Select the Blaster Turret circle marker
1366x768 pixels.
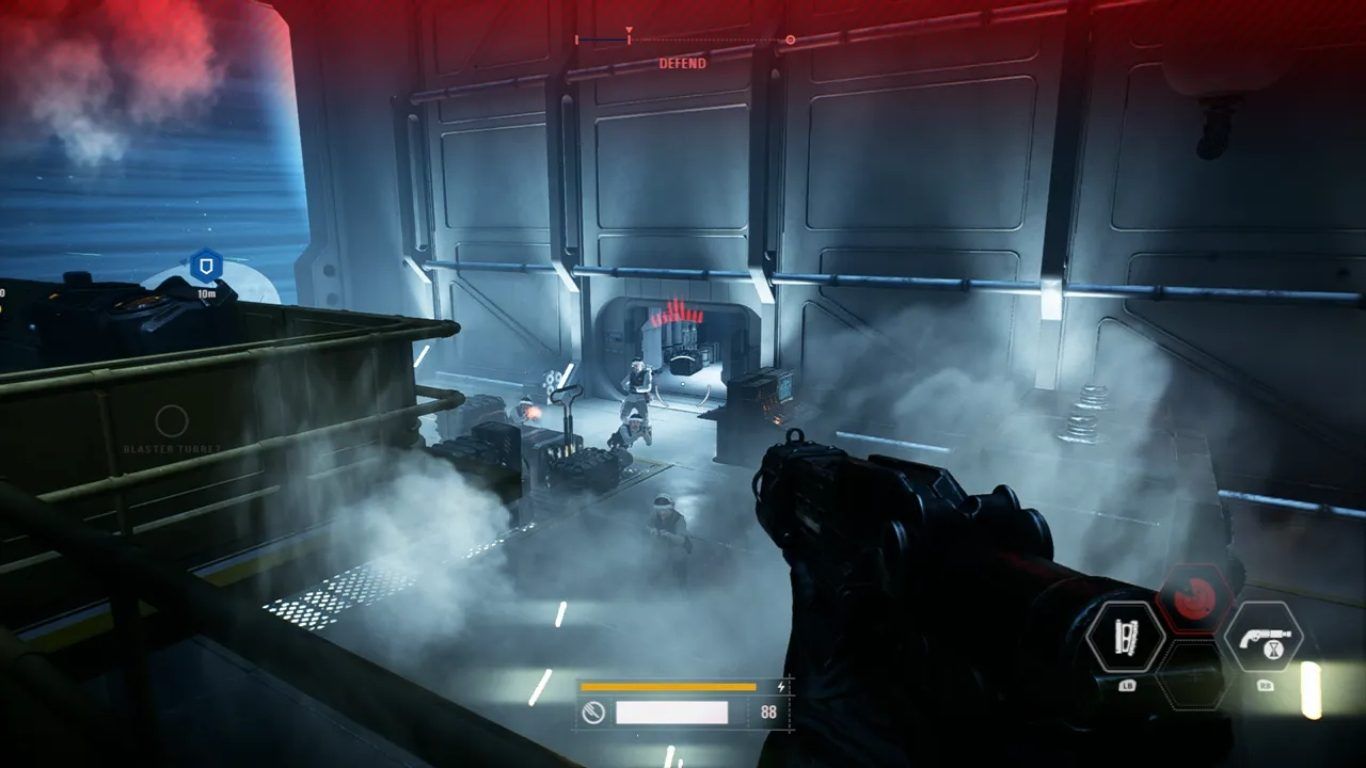(172, 422)
